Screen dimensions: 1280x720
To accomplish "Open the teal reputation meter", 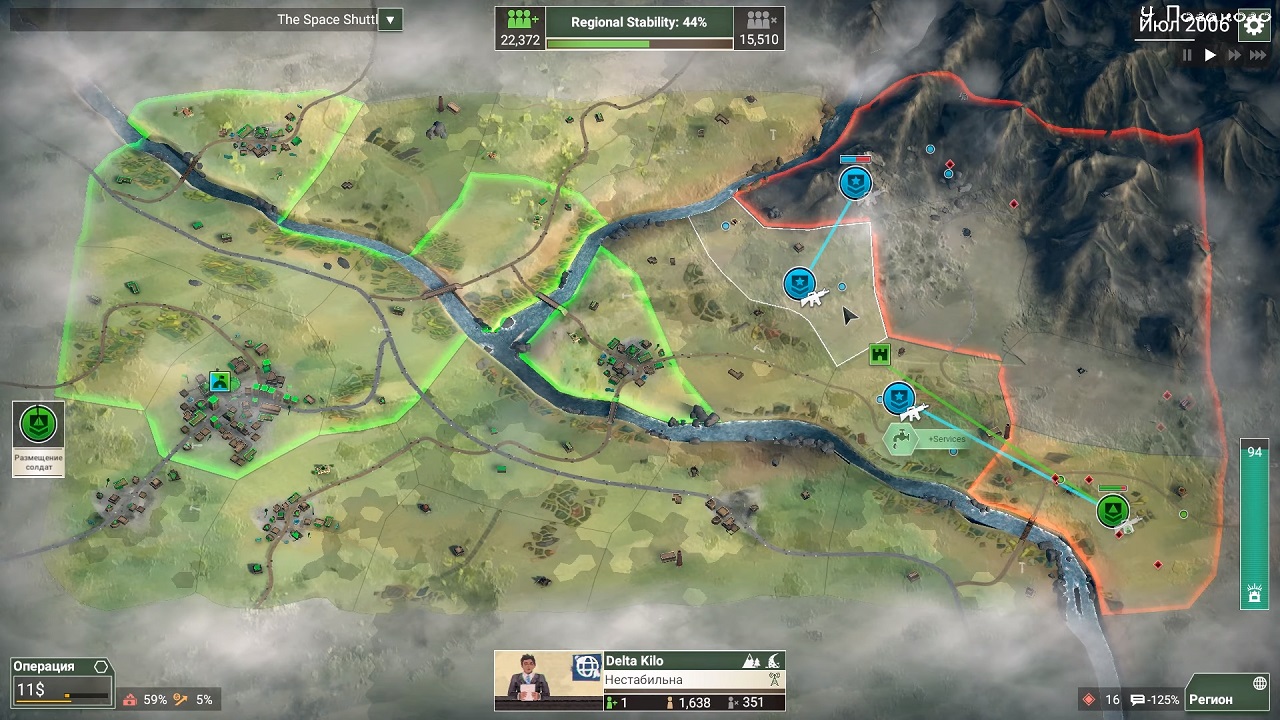I will (1253, 523).
